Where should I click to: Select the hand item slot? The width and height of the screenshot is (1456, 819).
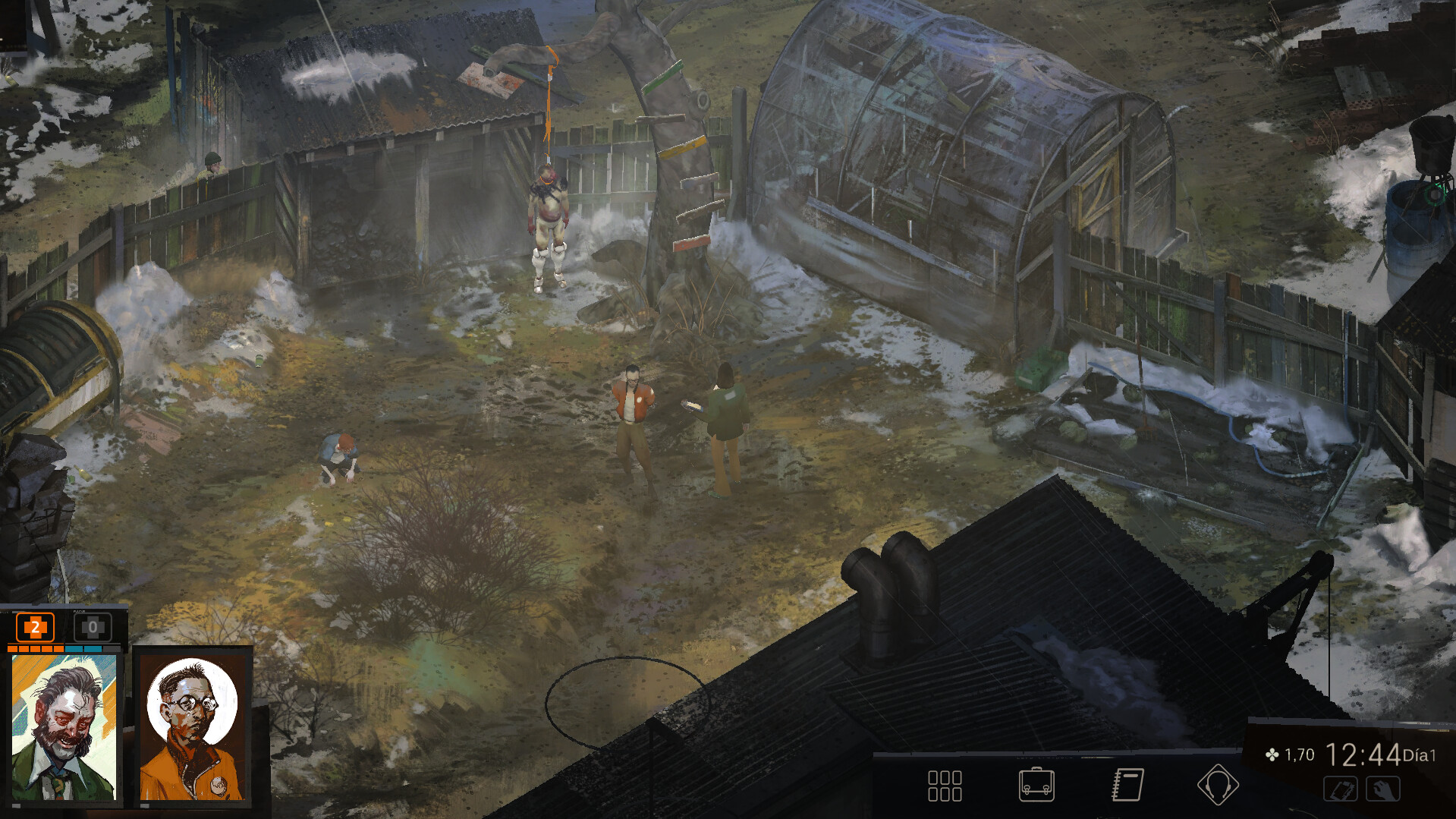(x=1383, y=789)
